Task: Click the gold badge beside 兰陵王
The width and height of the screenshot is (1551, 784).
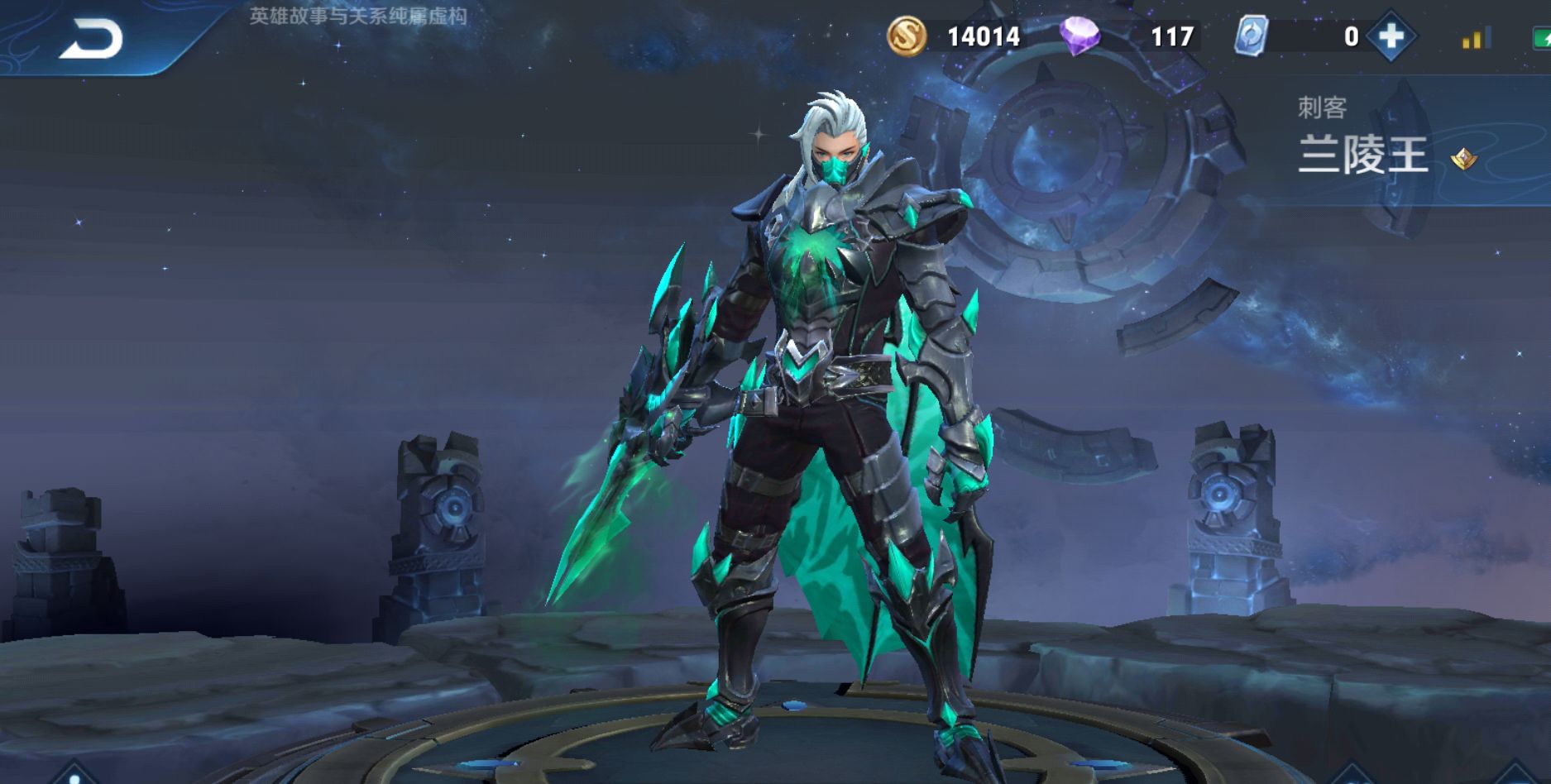Action: 1463,157
